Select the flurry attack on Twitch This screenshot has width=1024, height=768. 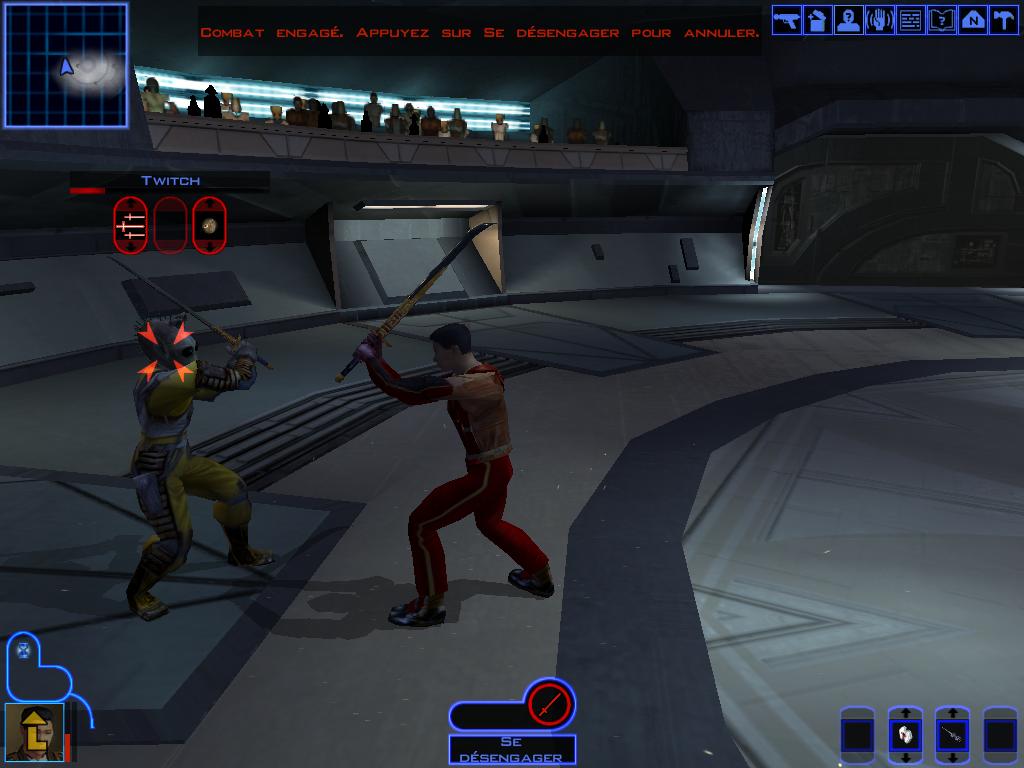[x=130, y=225]
